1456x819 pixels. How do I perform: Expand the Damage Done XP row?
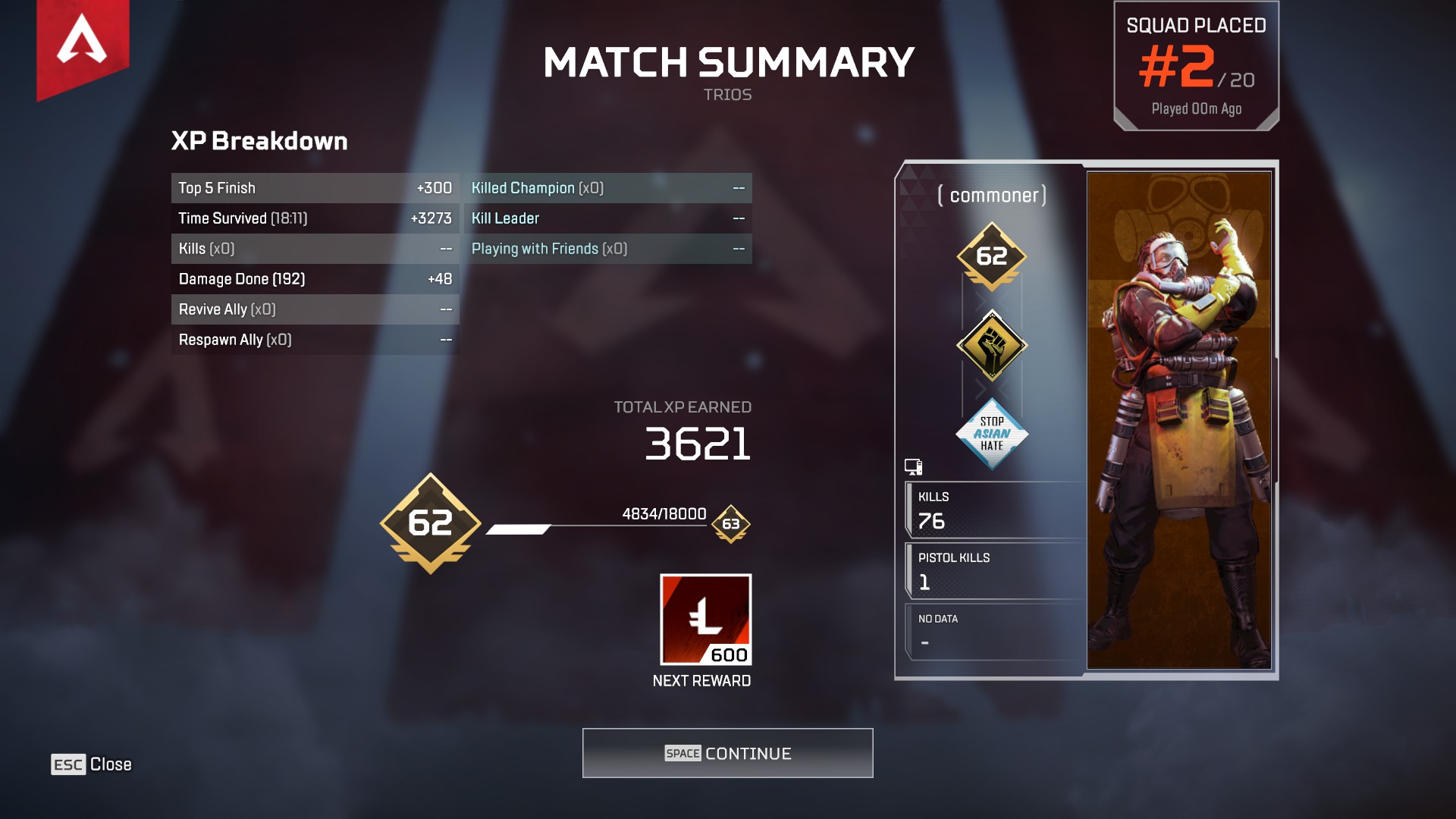(315, 279)
